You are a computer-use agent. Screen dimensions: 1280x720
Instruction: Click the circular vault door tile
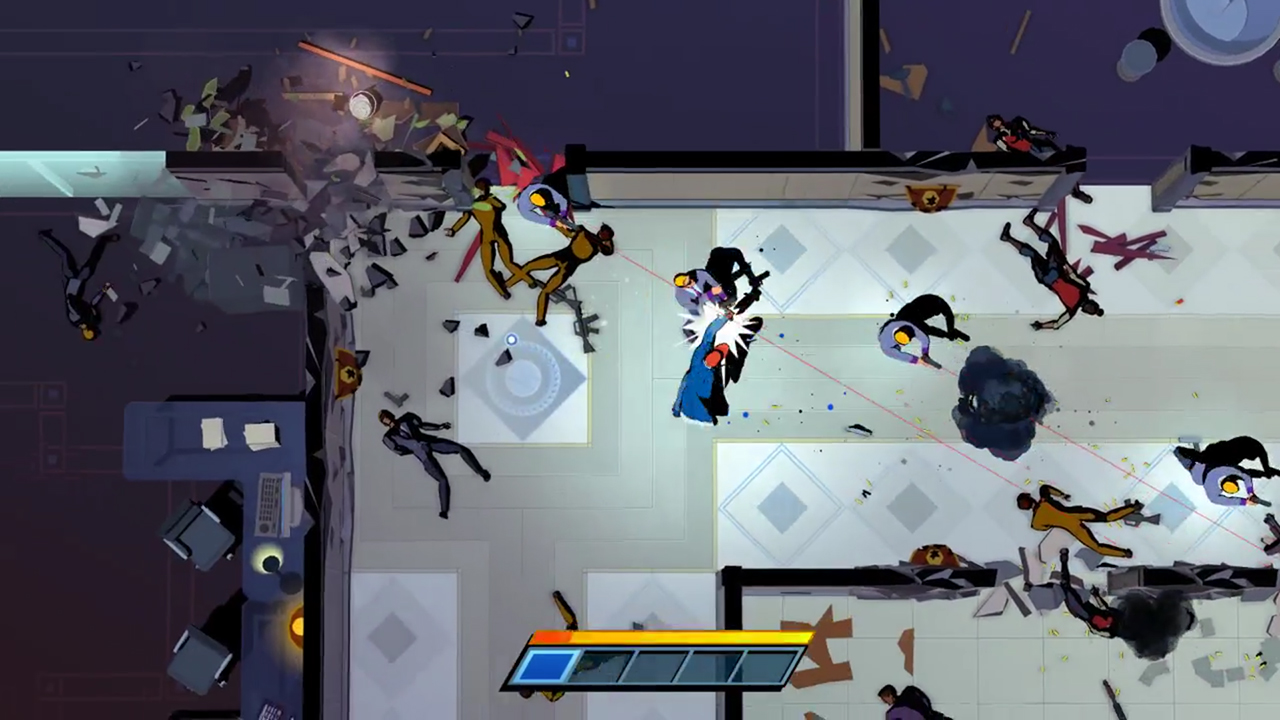(525, 379)
